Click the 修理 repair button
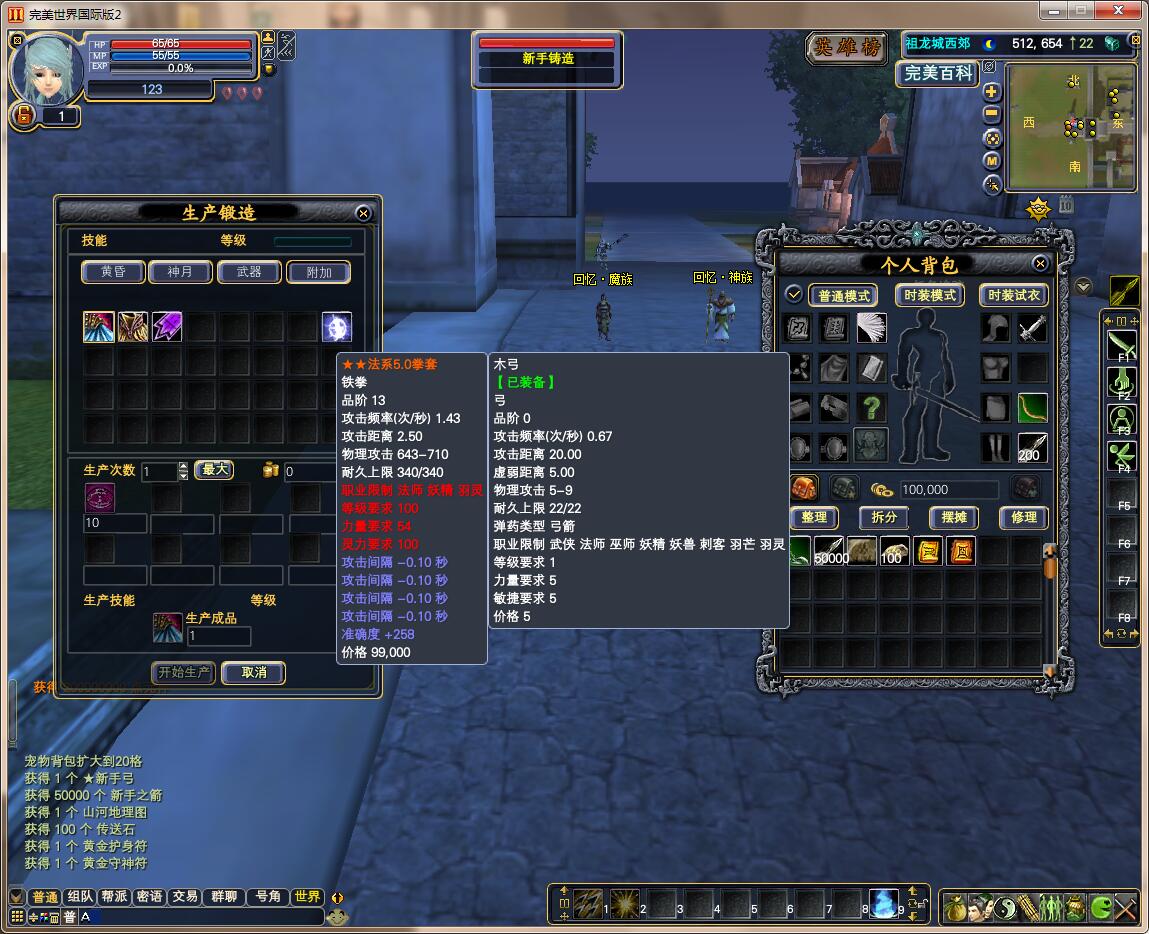The height and width of the screenshot is (934, 1149). click(x=1024, y=517)
